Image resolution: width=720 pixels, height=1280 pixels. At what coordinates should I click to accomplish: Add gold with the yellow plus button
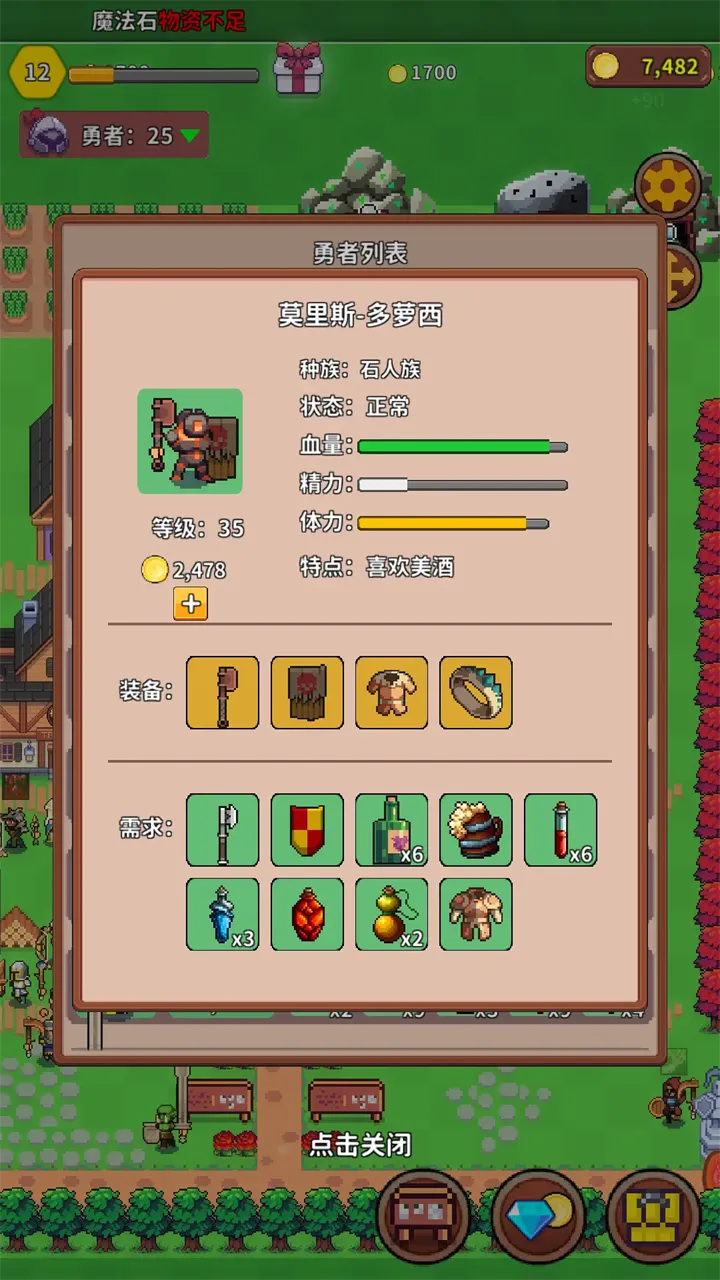click(190, 604)
